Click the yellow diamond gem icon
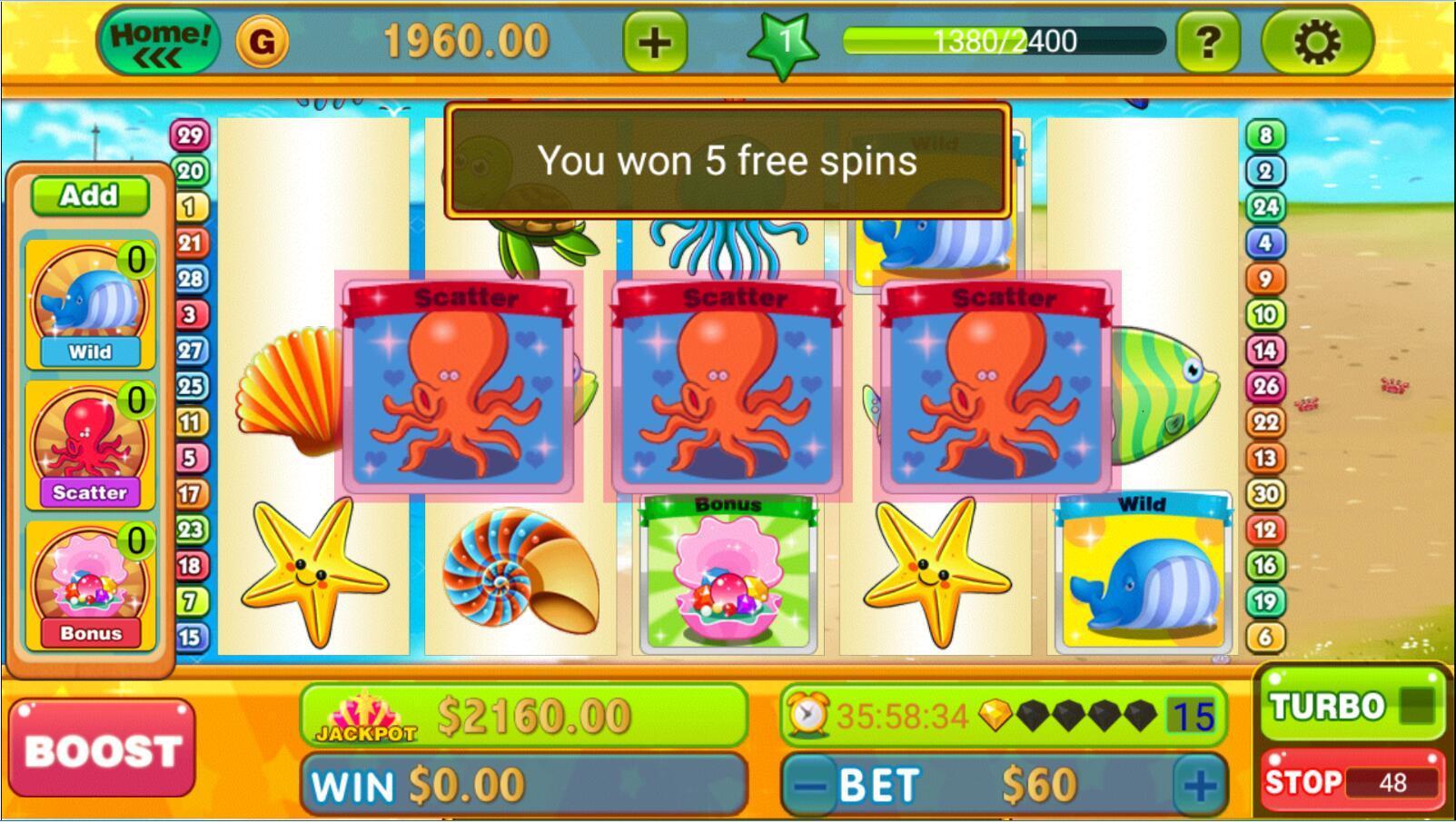Screen dimensions: 1456x822 click(x=996, y=715)
